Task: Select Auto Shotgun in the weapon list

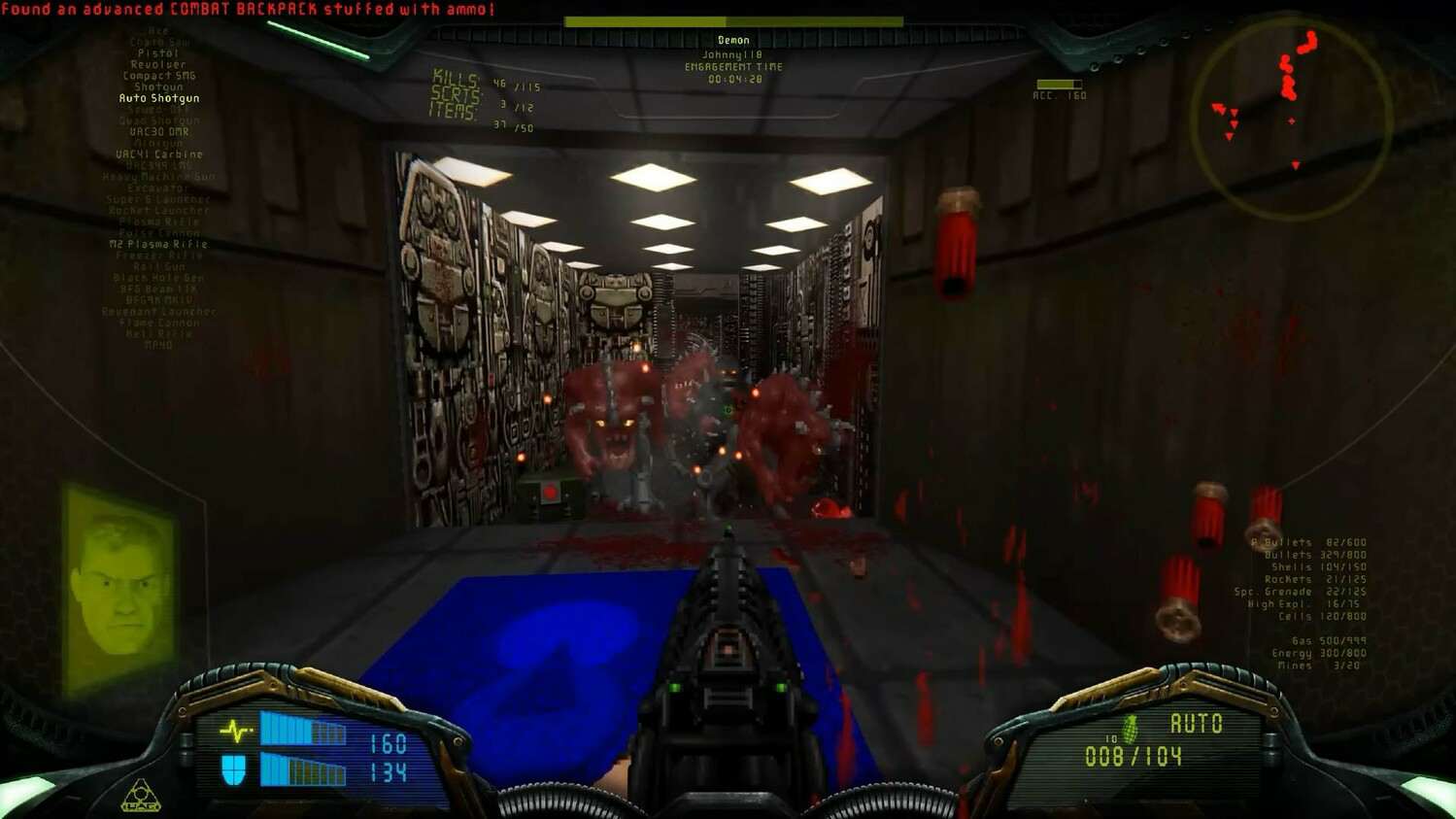Action: tap(159, 98)
